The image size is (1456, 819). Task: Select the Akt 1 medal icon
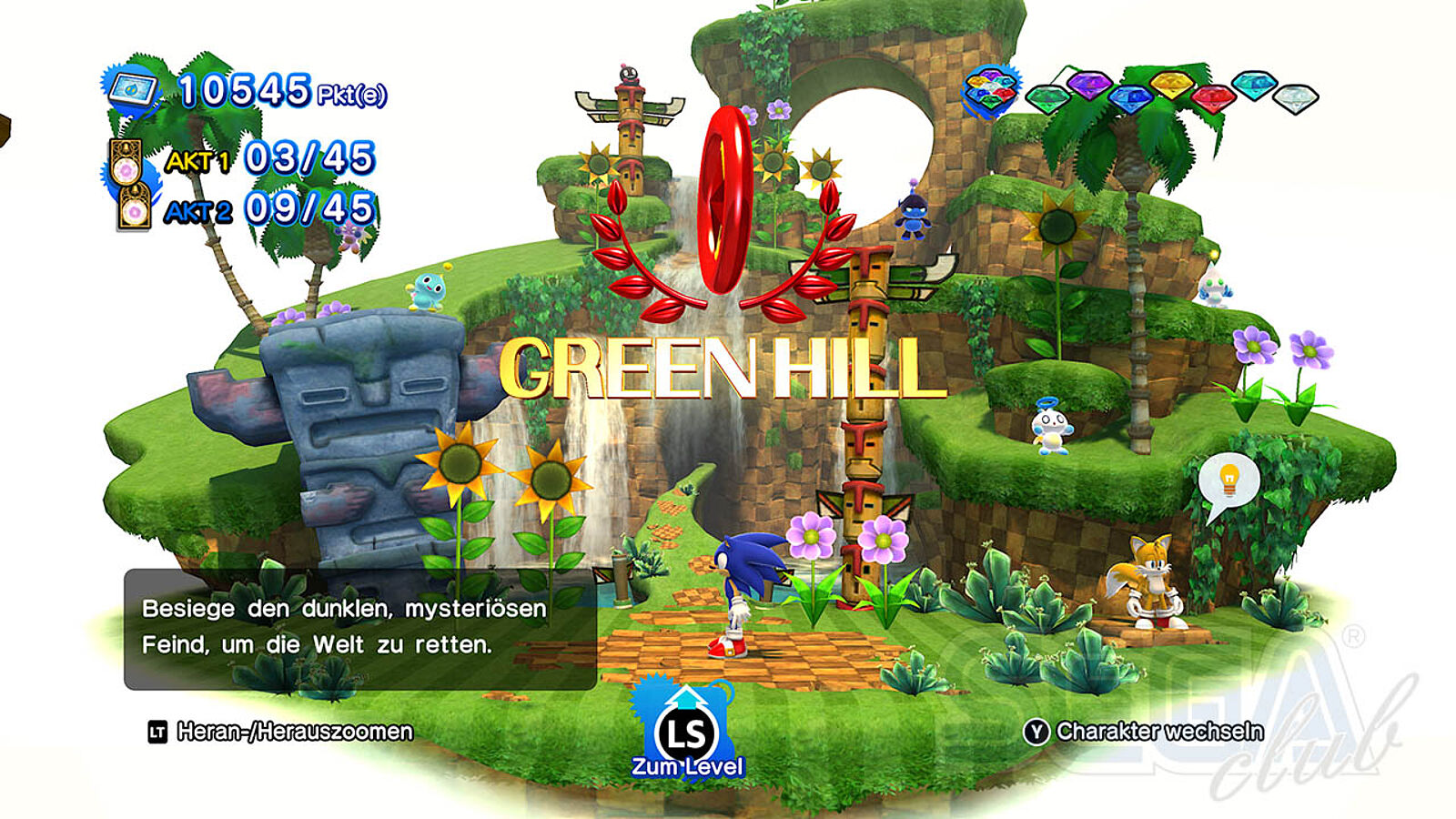tap(125, 162)
